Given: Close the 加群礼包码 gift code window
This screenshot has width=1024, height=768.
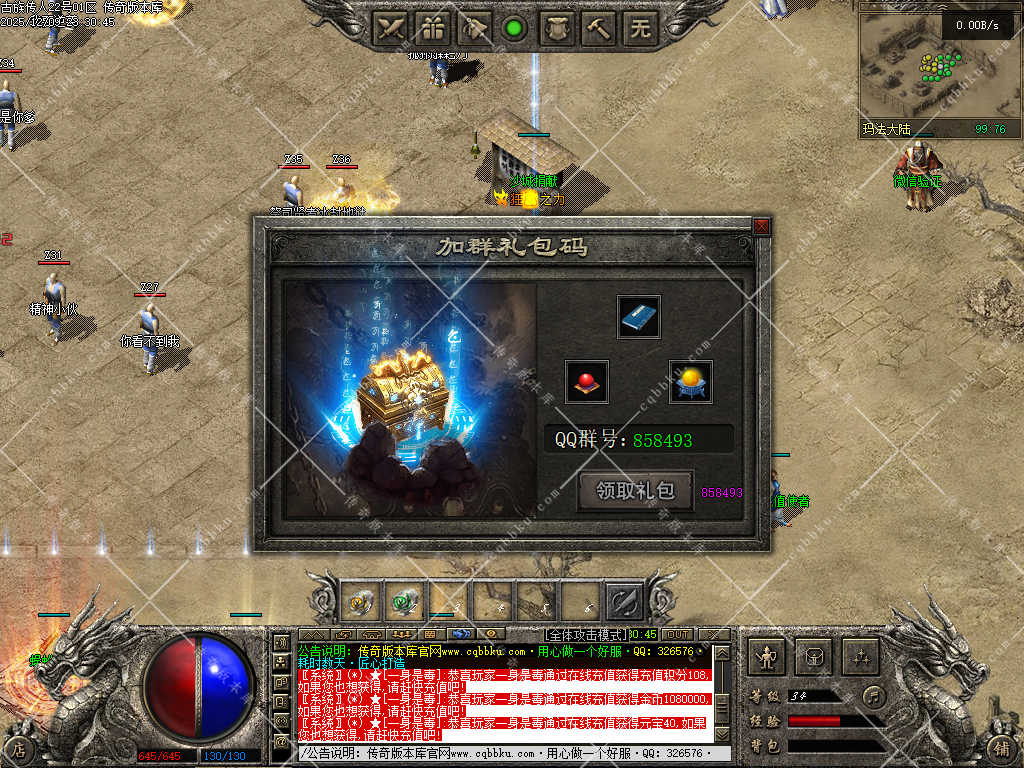Looking at the screenshot, I should click(x=761, y=227).
